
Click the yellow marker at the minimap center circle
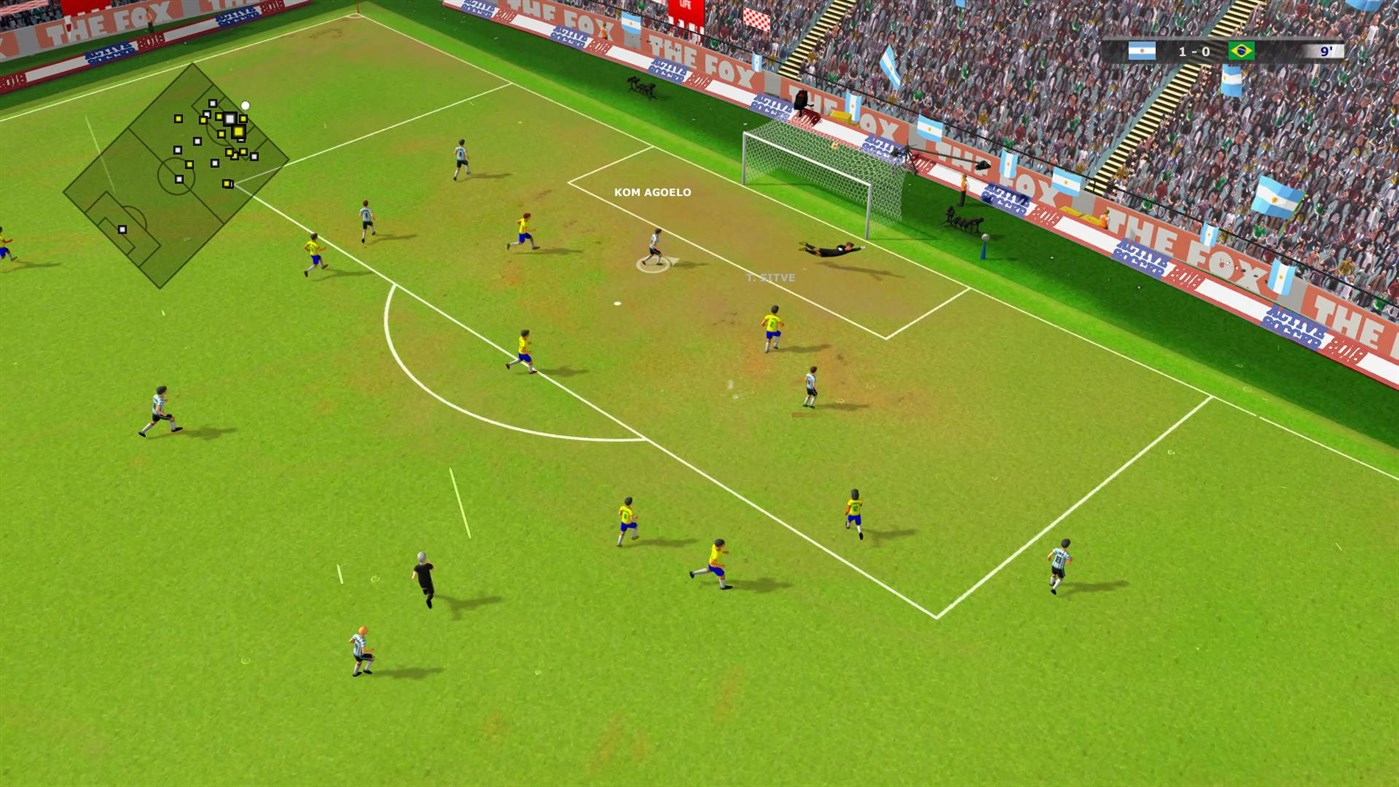(x=189, y=164)
